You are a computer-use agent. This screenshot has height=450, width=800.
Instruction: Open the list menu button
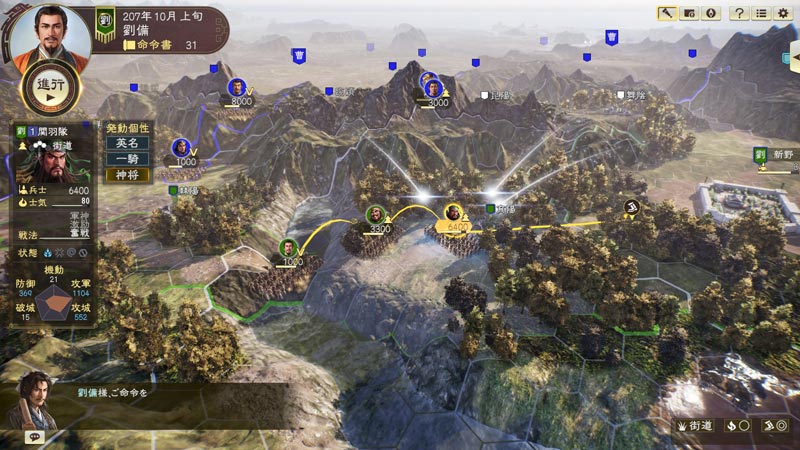point(761,13)
